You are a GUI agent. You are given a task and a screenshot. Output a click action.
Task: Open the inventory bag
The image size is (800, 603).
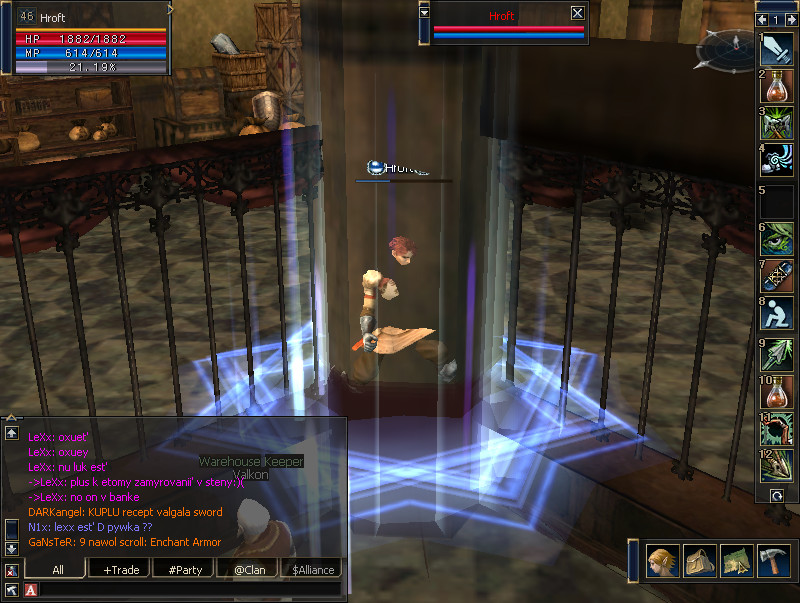699,561
